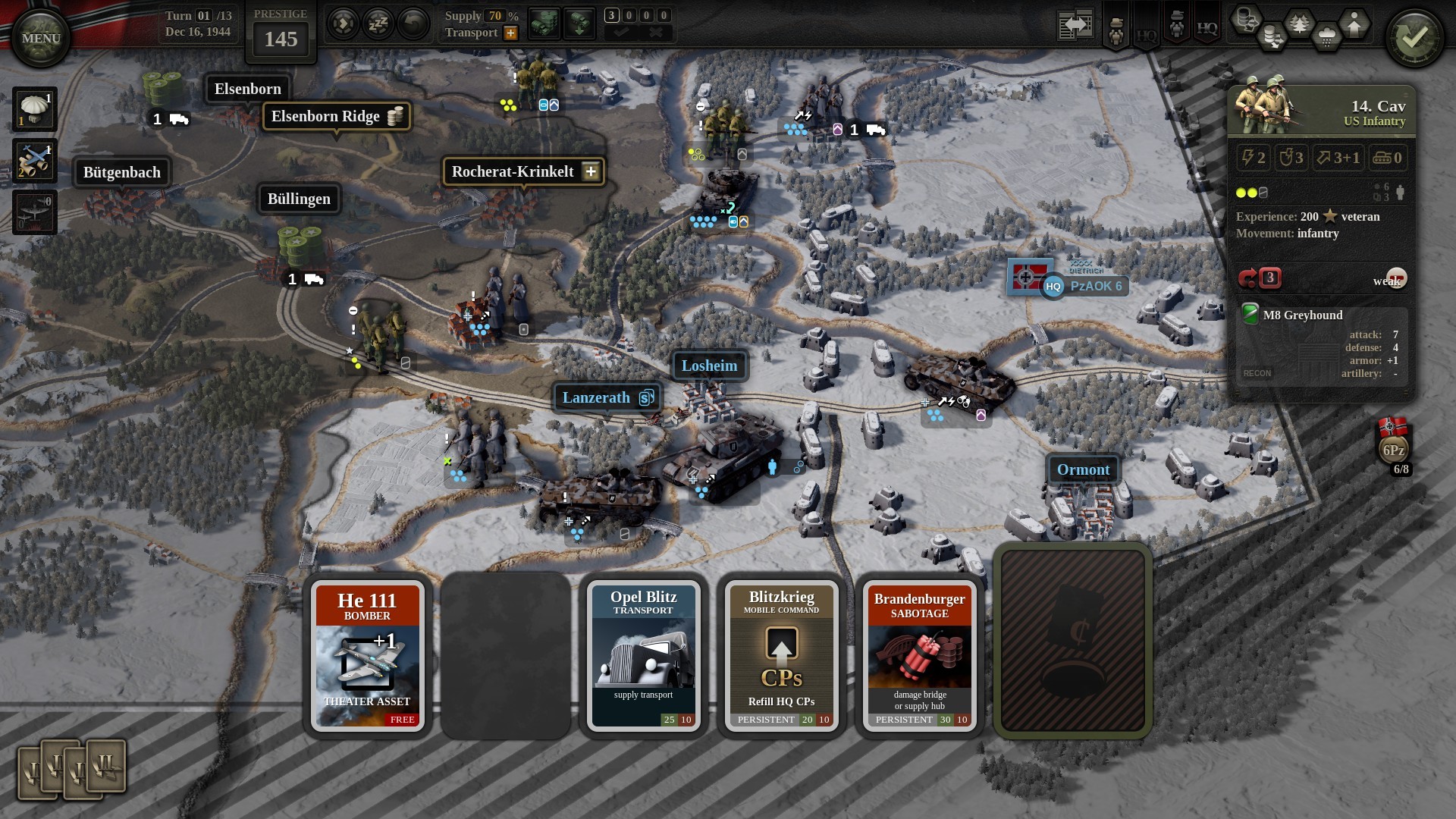Click the next unit arrow button

click(343, 24)
